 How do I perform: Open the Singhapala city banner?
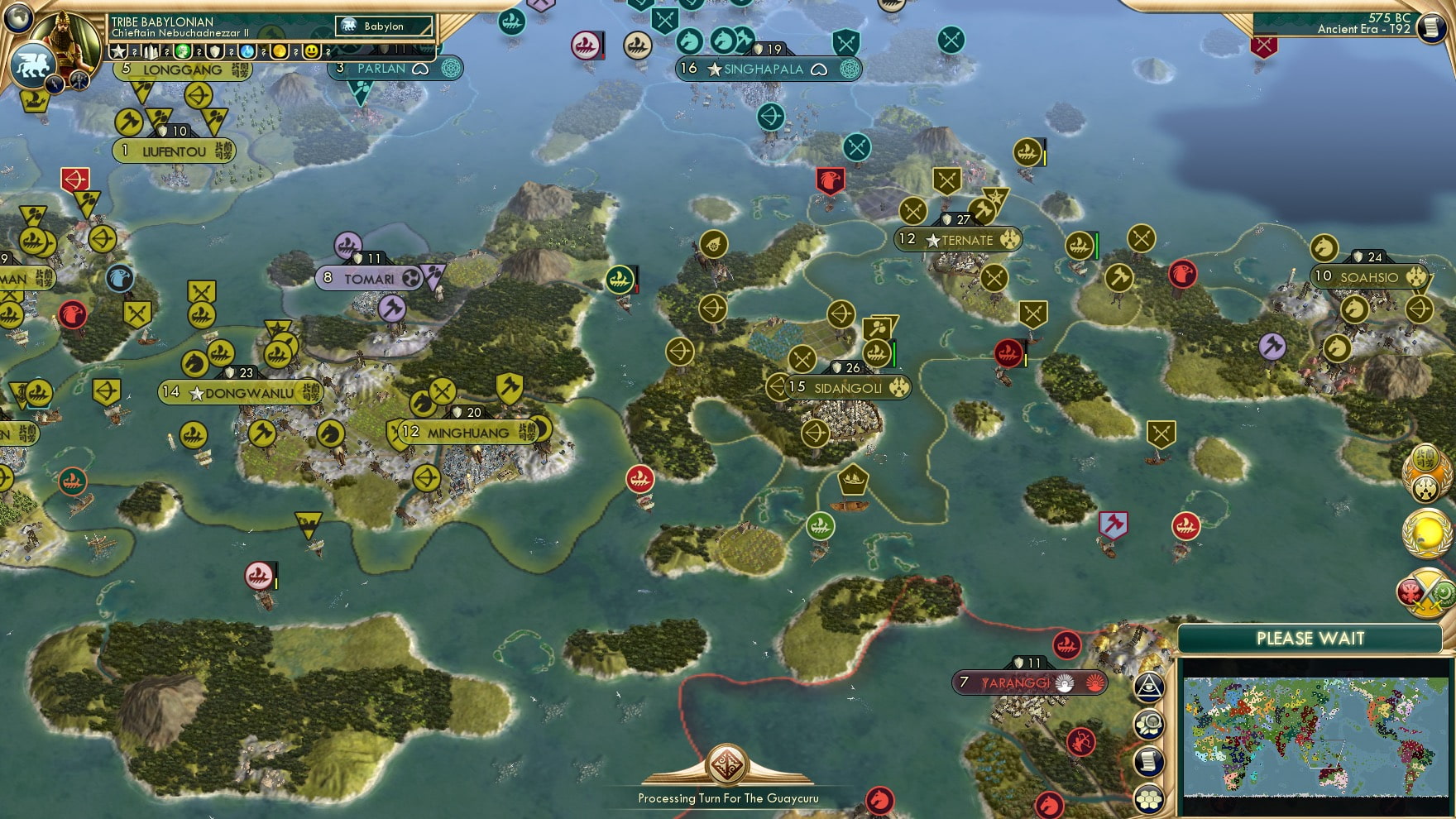click(x=763, y=69)
